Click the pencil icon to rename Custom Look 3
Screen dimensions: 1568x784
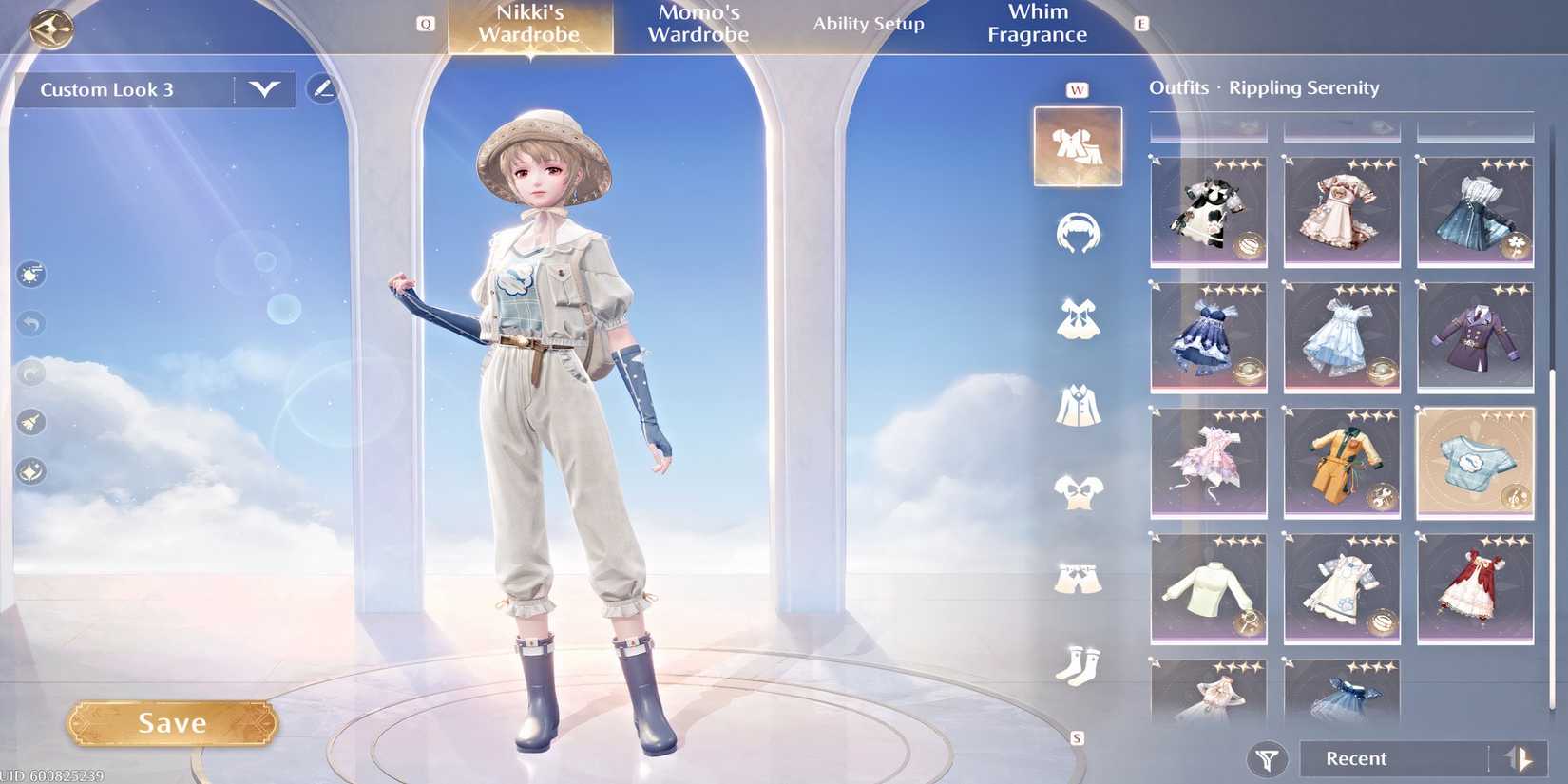point(323,89)
